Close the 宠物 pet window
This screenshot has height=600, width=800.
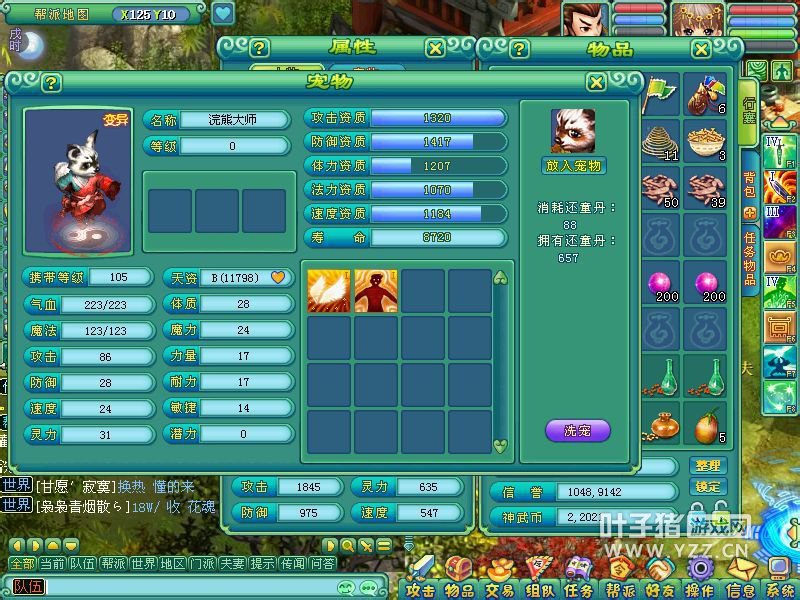[596, 83]
